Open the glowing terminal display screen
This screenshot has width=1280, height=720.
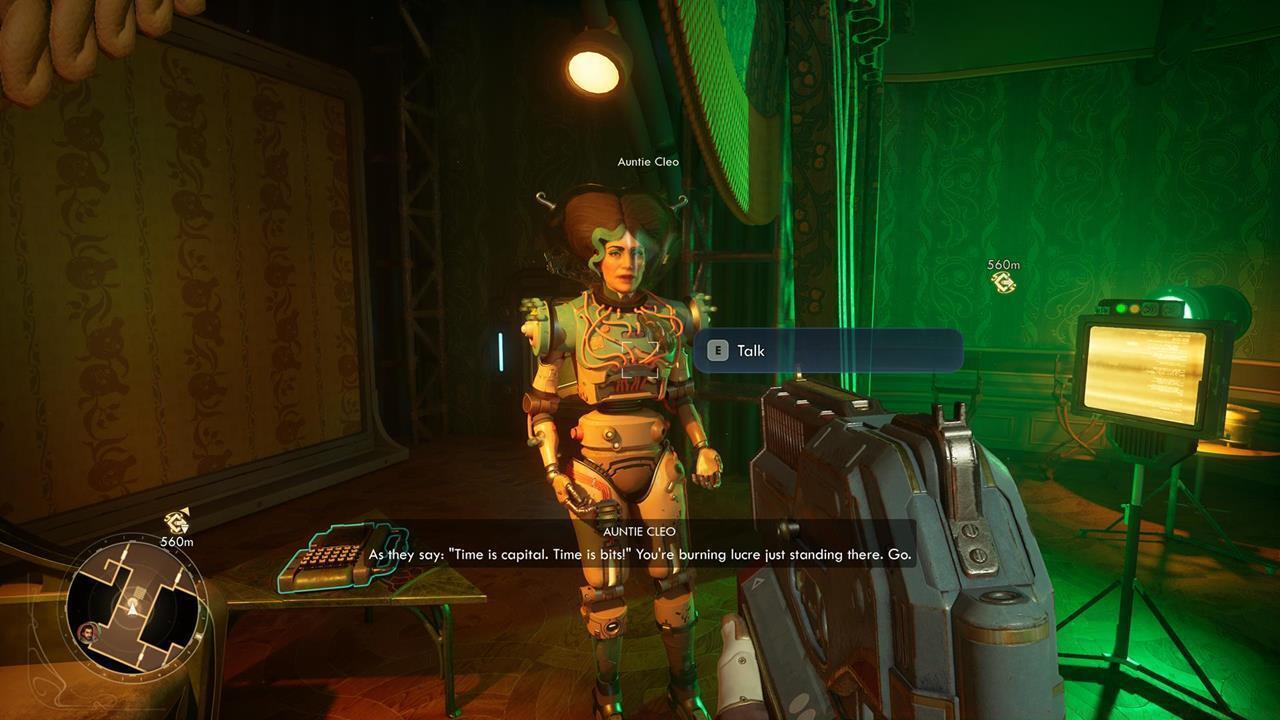tap(1148, 375)
